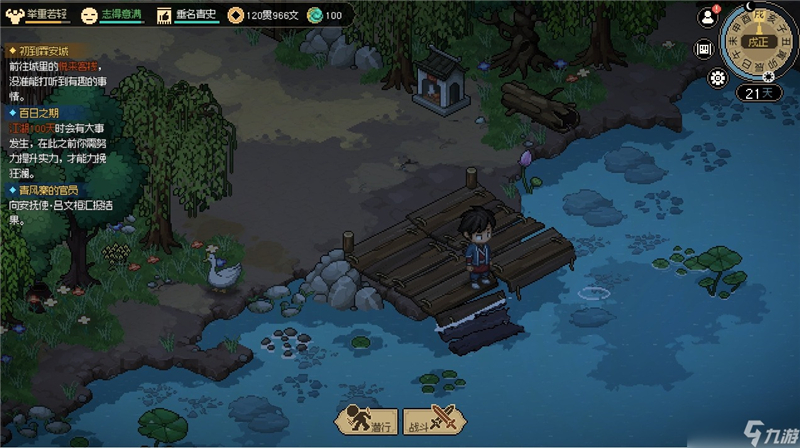
Task: Open the 垂名青史 reputation status
Action: coord(165,15)
